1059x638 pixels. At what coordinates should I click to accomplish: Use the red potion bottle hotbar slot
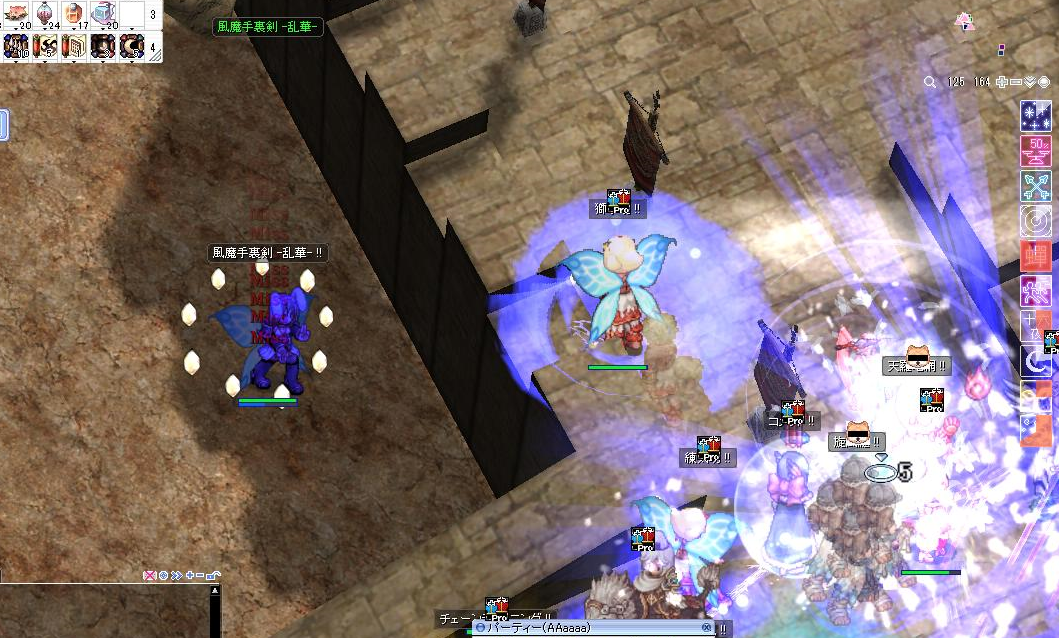(x=46, y=14)
